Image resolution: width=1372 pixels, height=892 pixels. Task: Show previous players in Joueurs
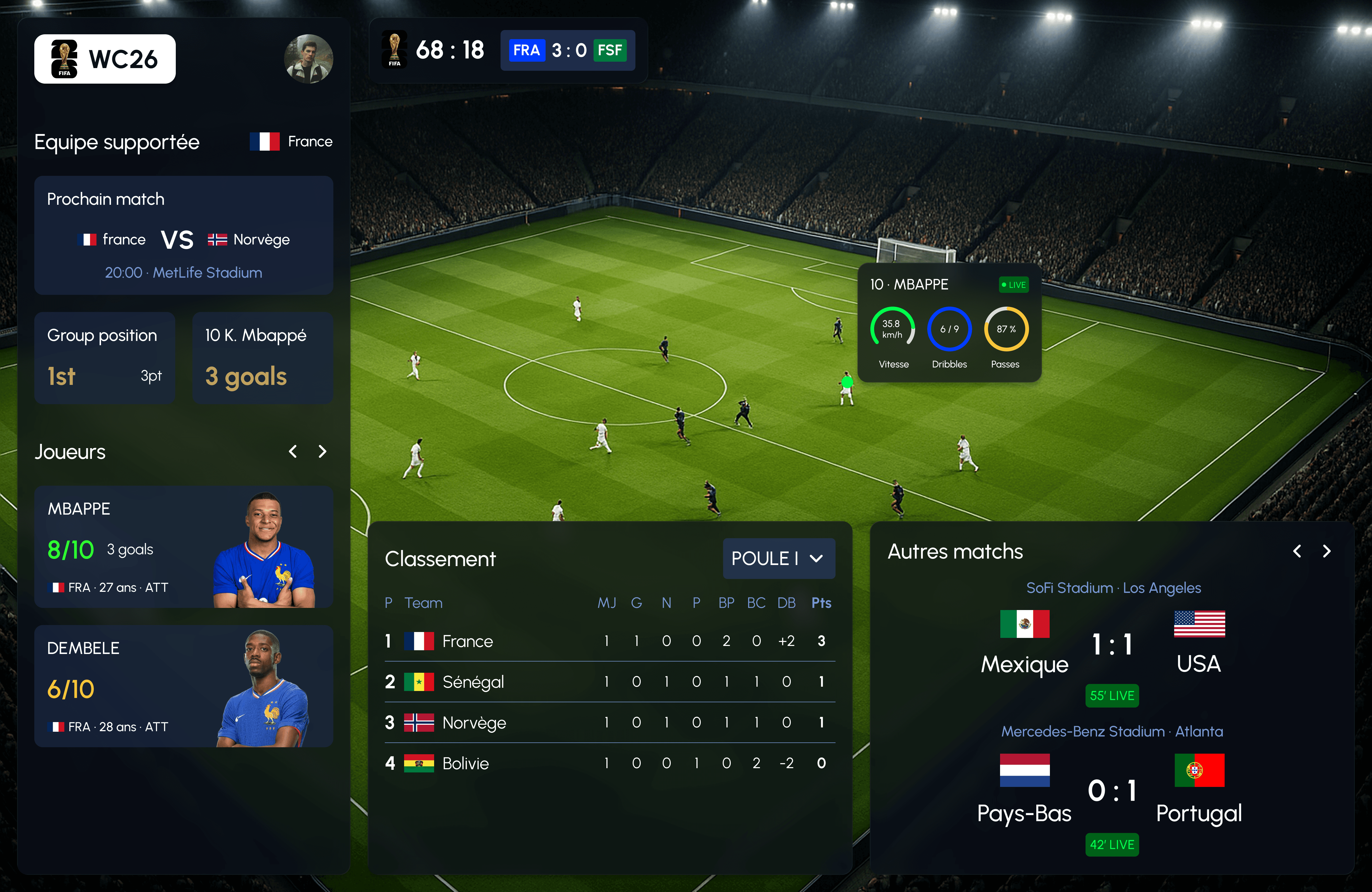[293, 451]
